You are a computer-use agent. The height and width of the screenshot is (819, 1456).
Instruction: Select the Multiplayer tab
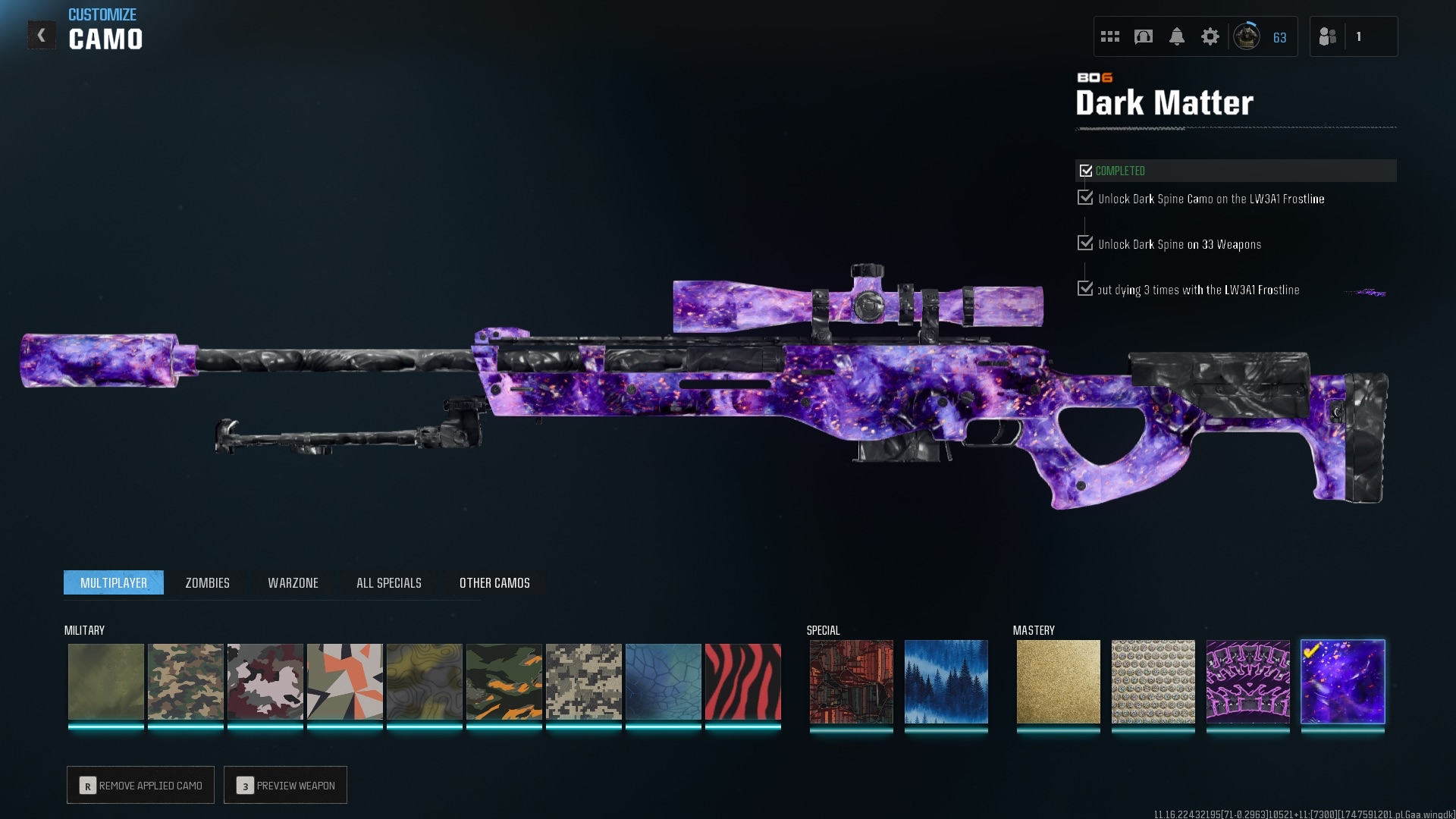coord(114,582)
